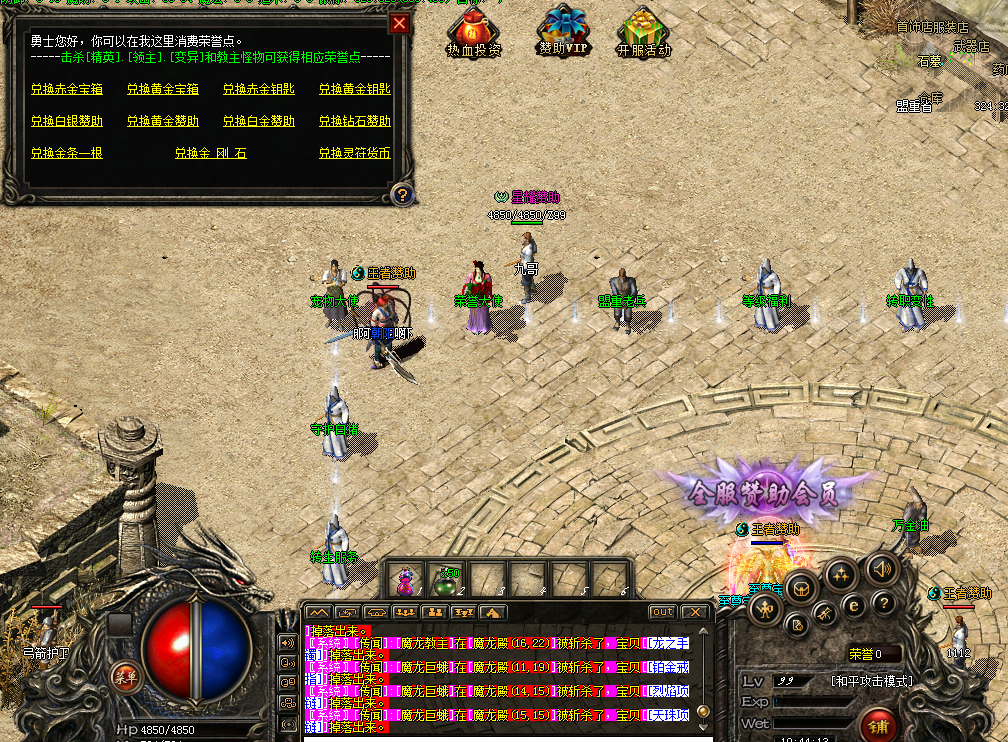Select the 兑换灵符货币 link
Viewport: 1008px width, 742px height.
354,153
